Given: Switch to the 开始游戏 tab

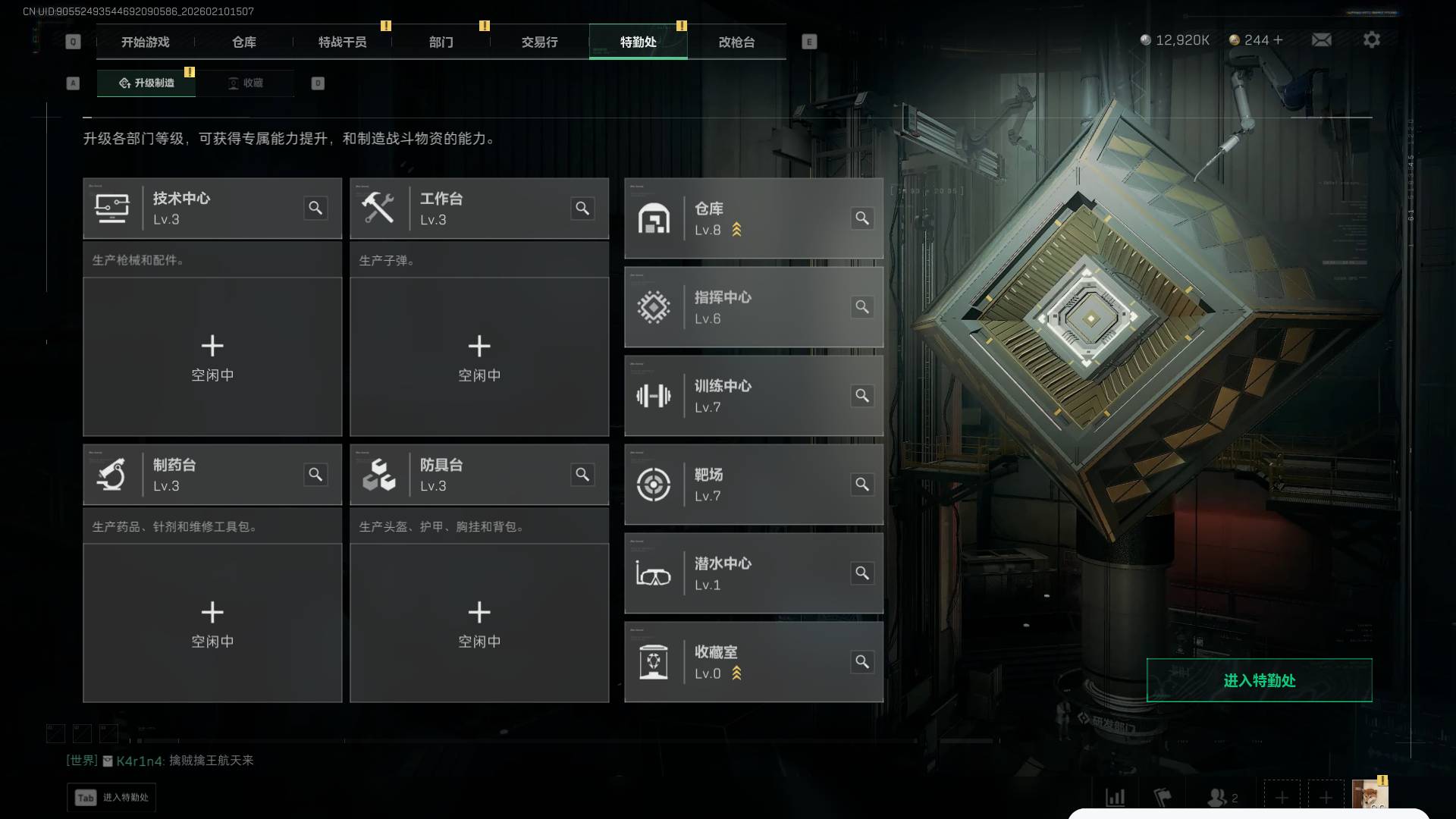Looking at the screenshot, I should [145, 42].
